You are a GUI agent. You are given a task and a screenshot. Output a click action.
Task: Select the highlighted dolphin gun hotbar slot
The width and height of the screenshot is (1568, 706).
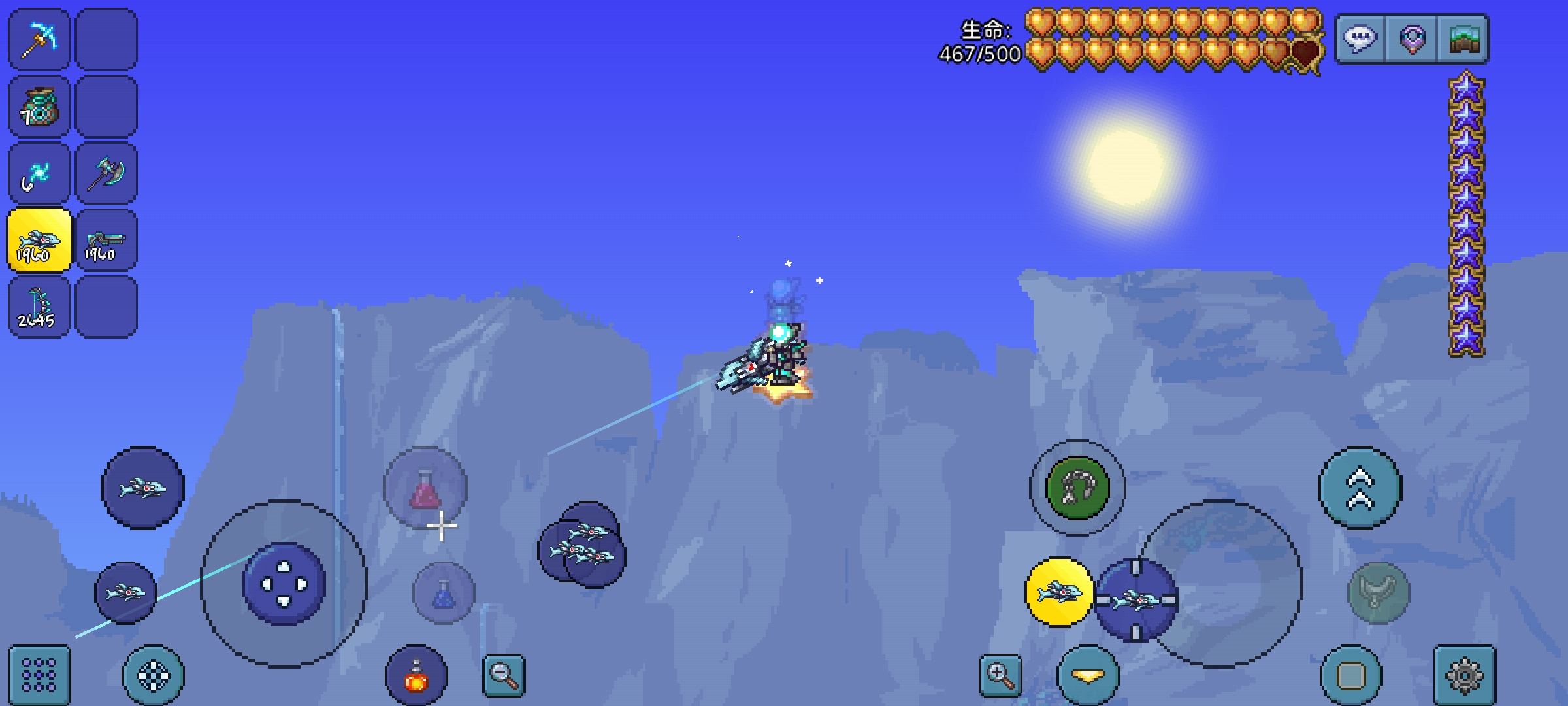click(39, 241)
